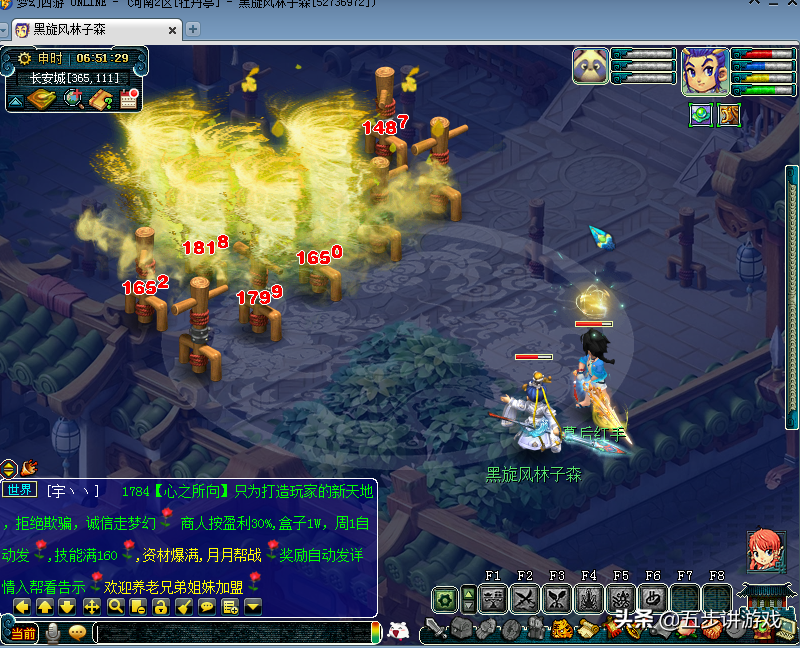Collapse the time and location panel
The width and height of the screenshot is (800, 648).
coord(16,100)
